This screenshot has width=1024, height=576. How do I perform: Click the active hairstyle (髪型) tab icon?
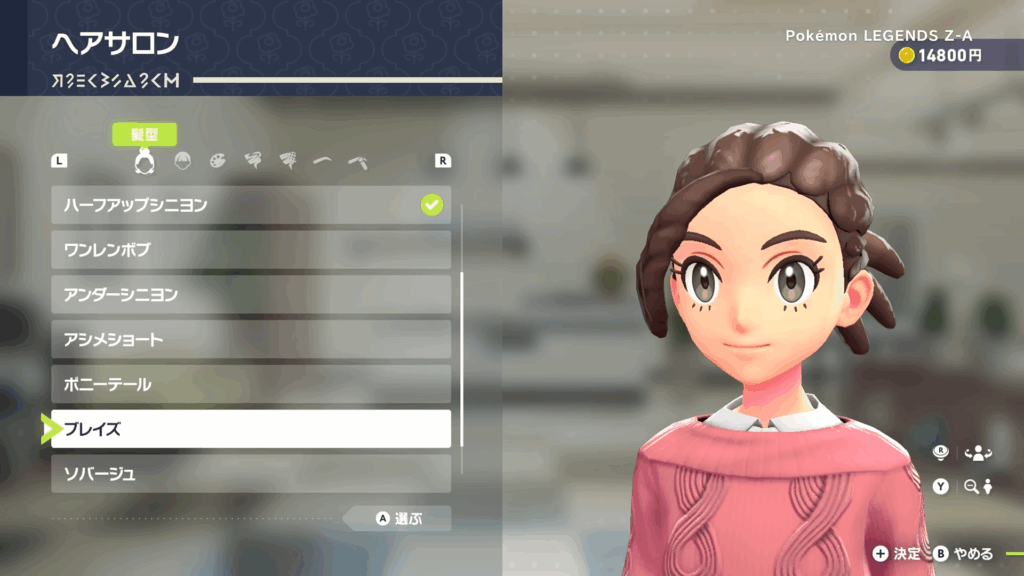(144, 160)
